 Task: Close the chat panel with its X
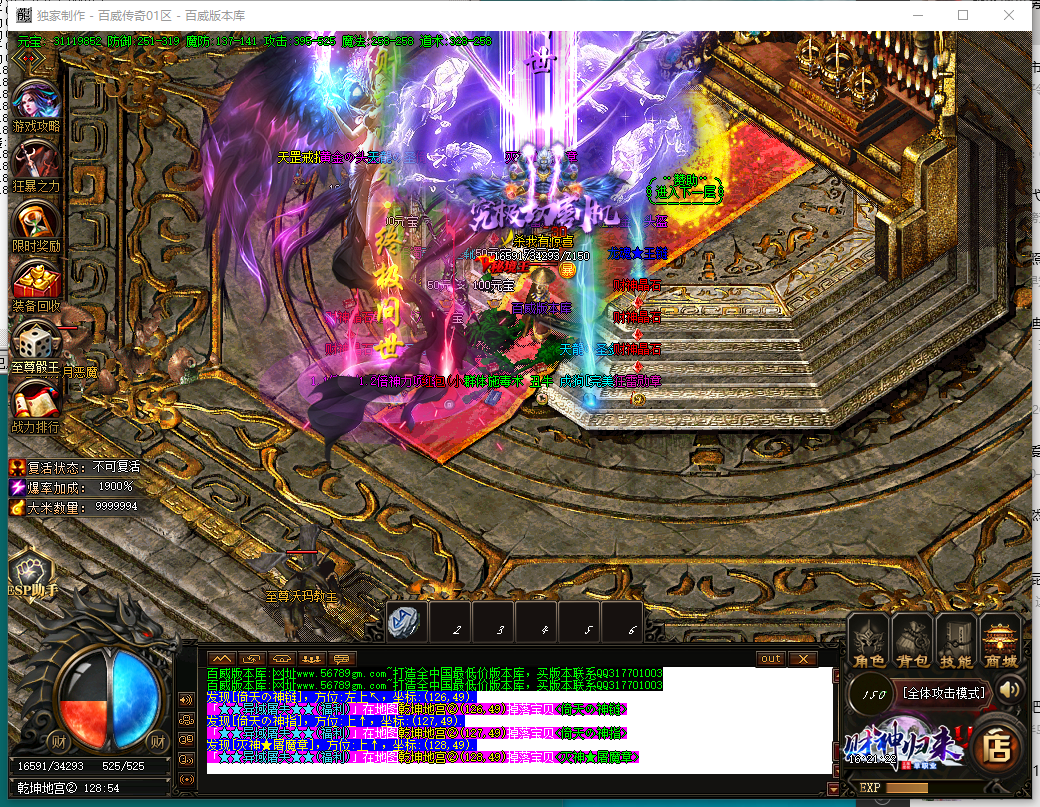[x=802, y=659]
